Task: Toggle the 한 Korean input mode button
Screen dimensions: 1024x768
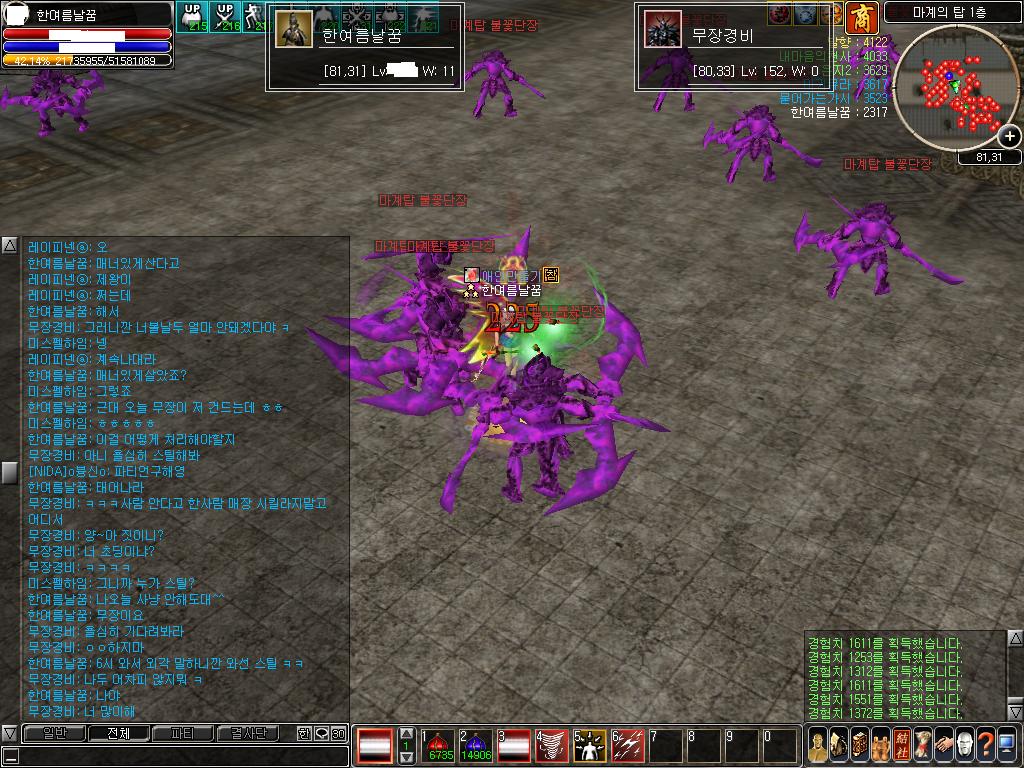Action: [304, 733]
